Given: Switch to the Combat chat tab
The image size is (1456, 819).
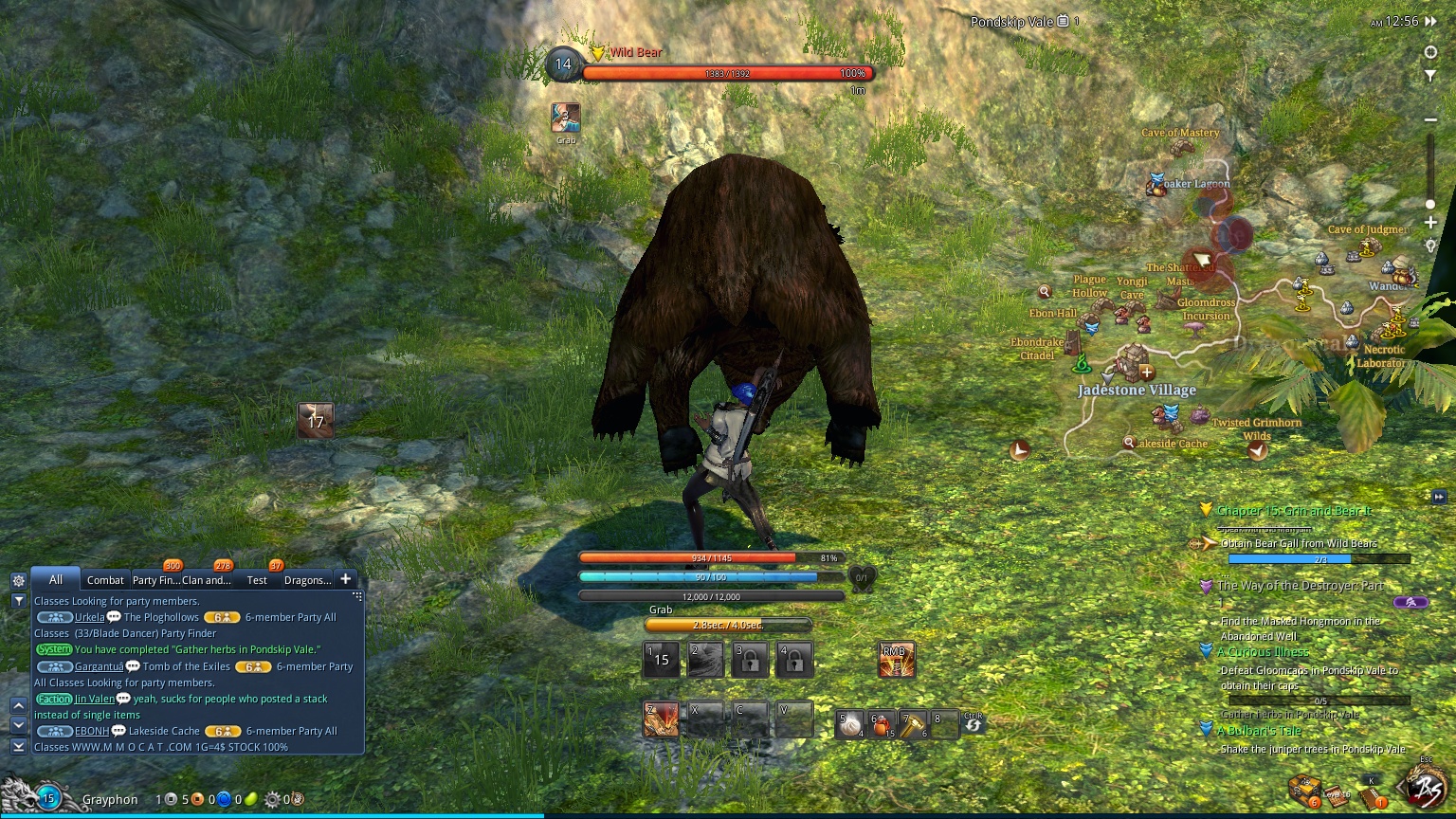Looking at the screenshot, I should coord(104,579).
